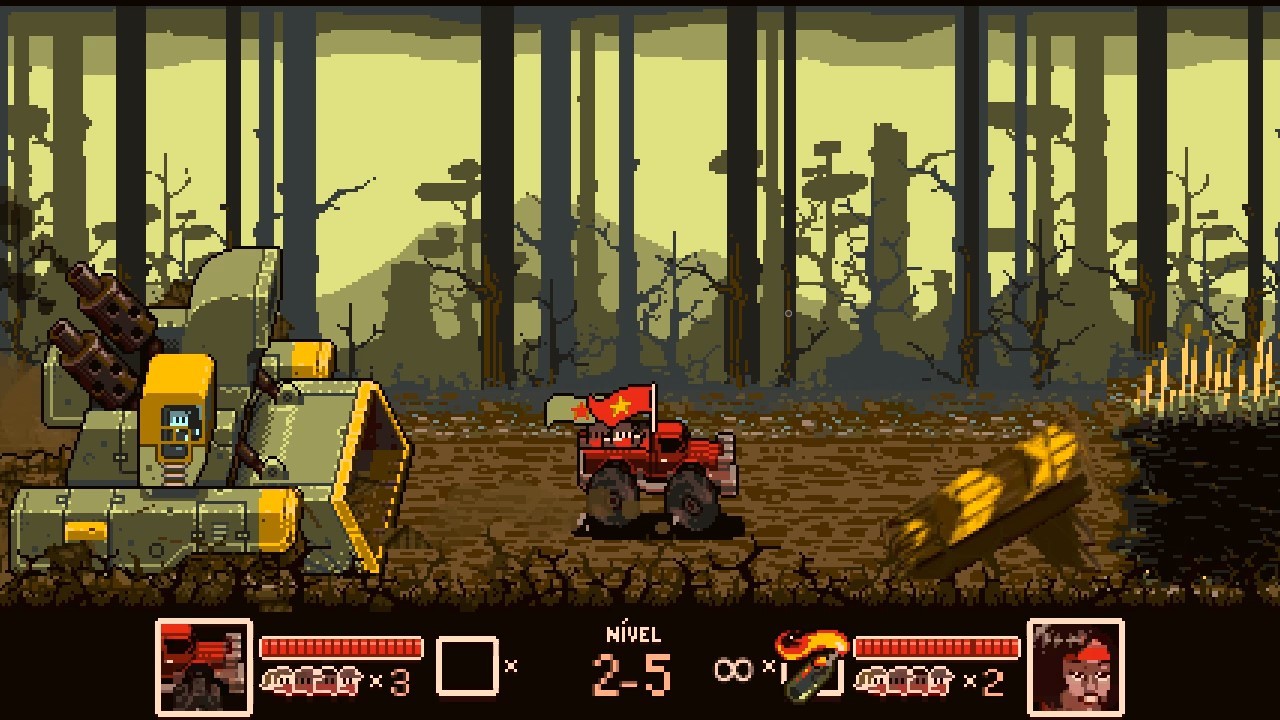Open the NÍVEL 2-5 level indicator
This screenshot has width=1280, height=720.
pos(630,655)
